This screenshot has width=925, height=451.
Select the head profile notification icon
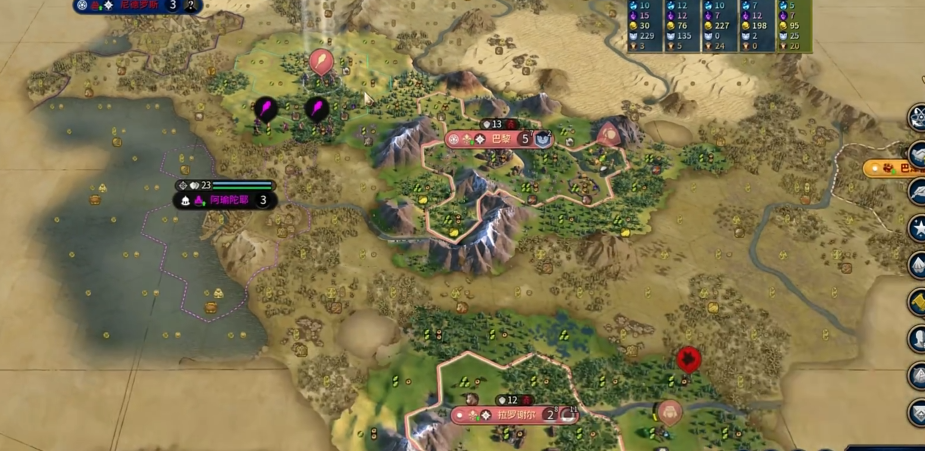[x=917, y=338]
